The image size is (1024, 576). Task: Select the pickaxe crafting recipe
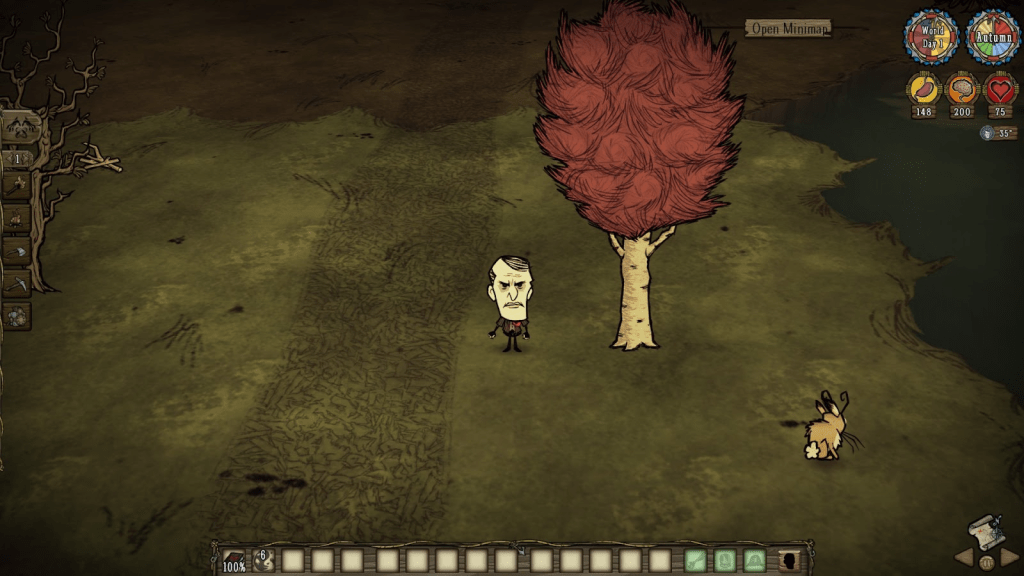[17, 283]
